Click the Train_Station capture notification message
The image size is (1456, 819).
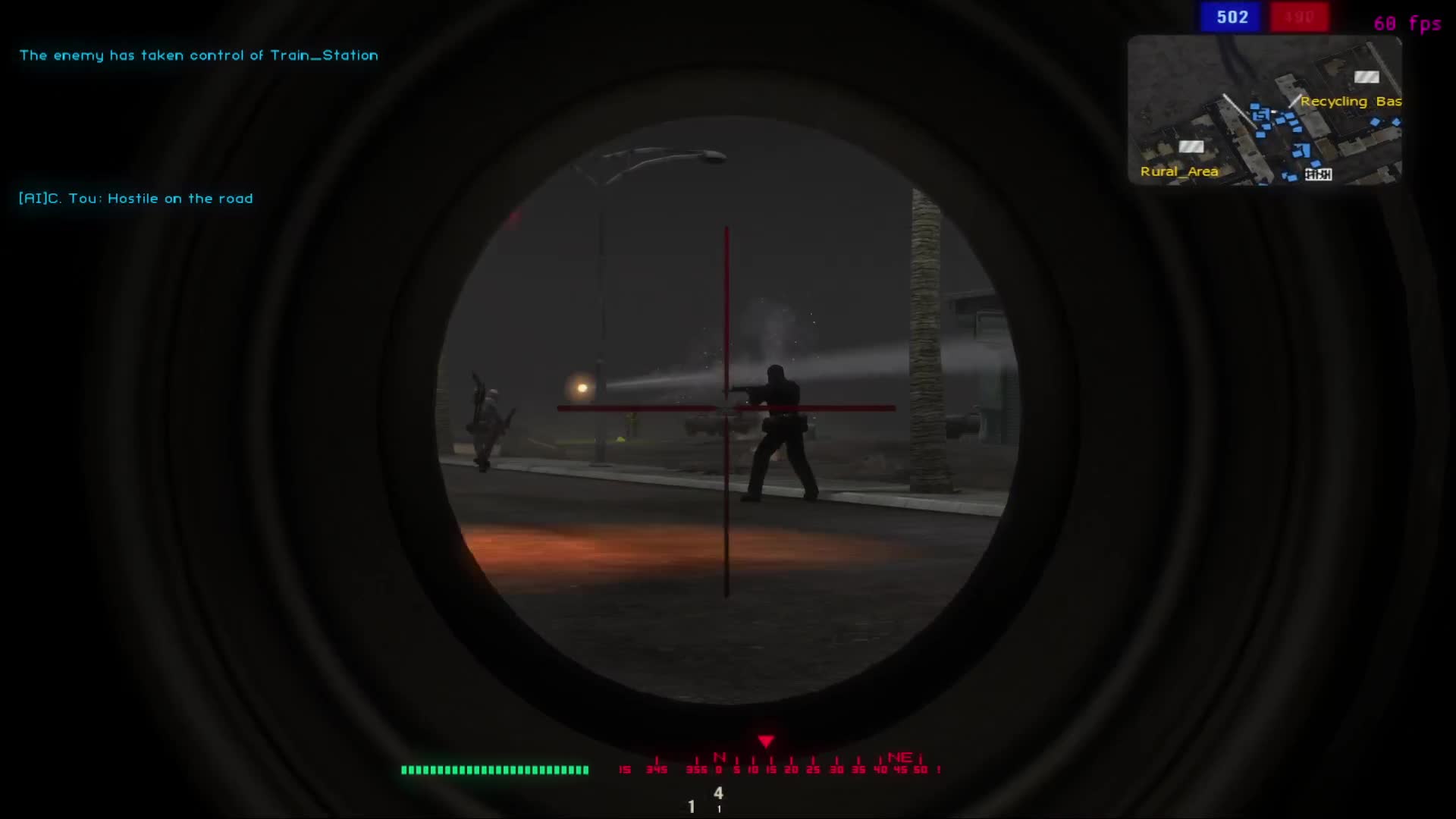[199, 55]
